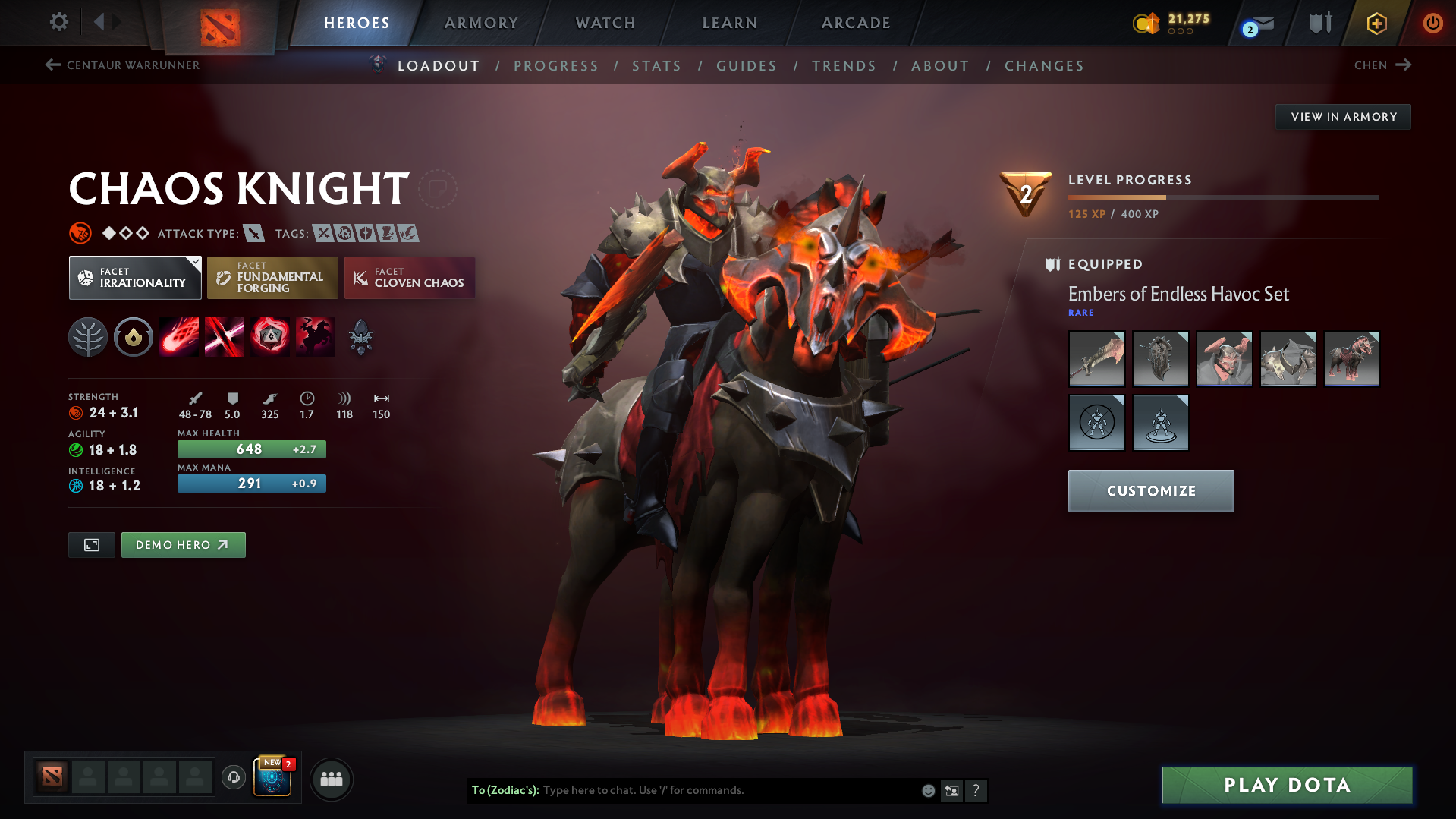Image resolution: width=1456 pixels, height=819 pixels.
Task: Focus the chat input field
Action: tap(728, 790)
